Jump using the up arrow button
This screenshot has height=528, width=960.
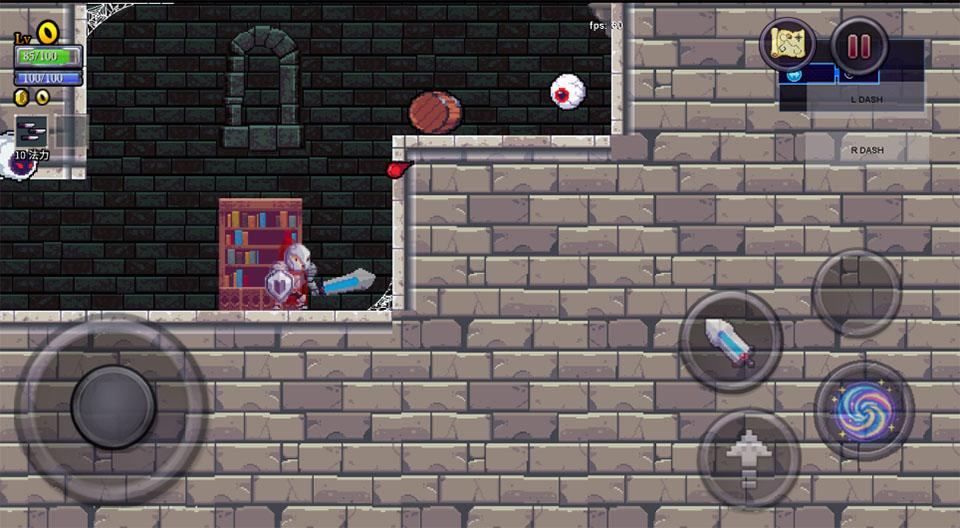[x=747, y=459]
